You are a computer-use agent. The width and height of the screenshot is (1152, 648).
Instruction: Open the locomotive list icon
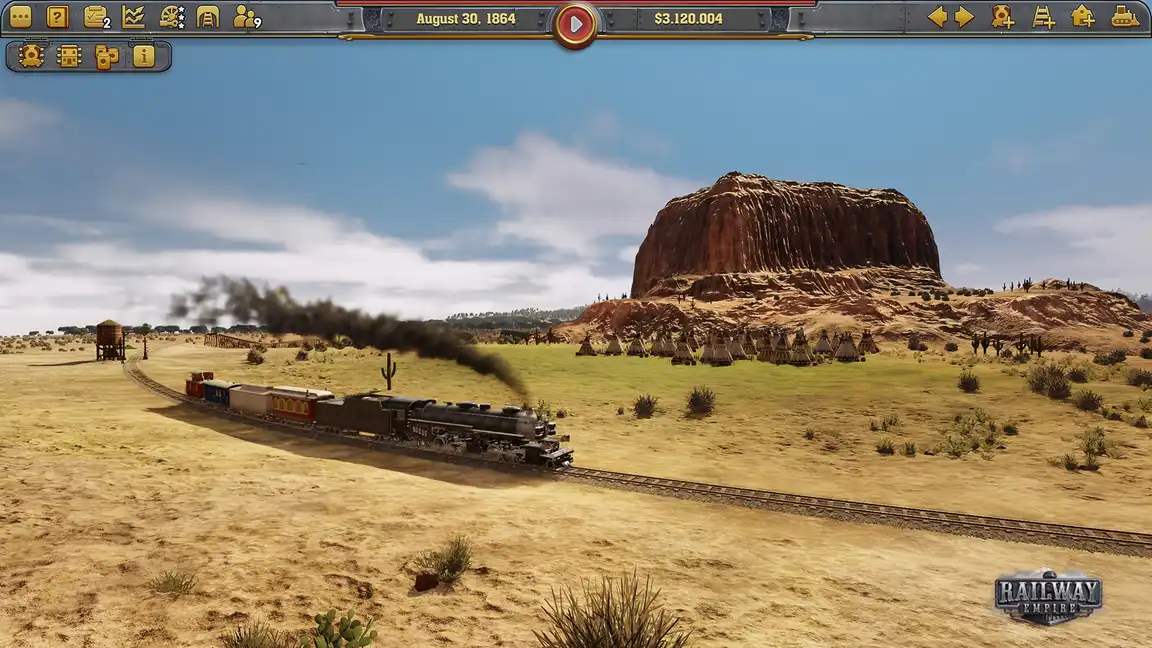pyautogui.click(x=31, y=56)
